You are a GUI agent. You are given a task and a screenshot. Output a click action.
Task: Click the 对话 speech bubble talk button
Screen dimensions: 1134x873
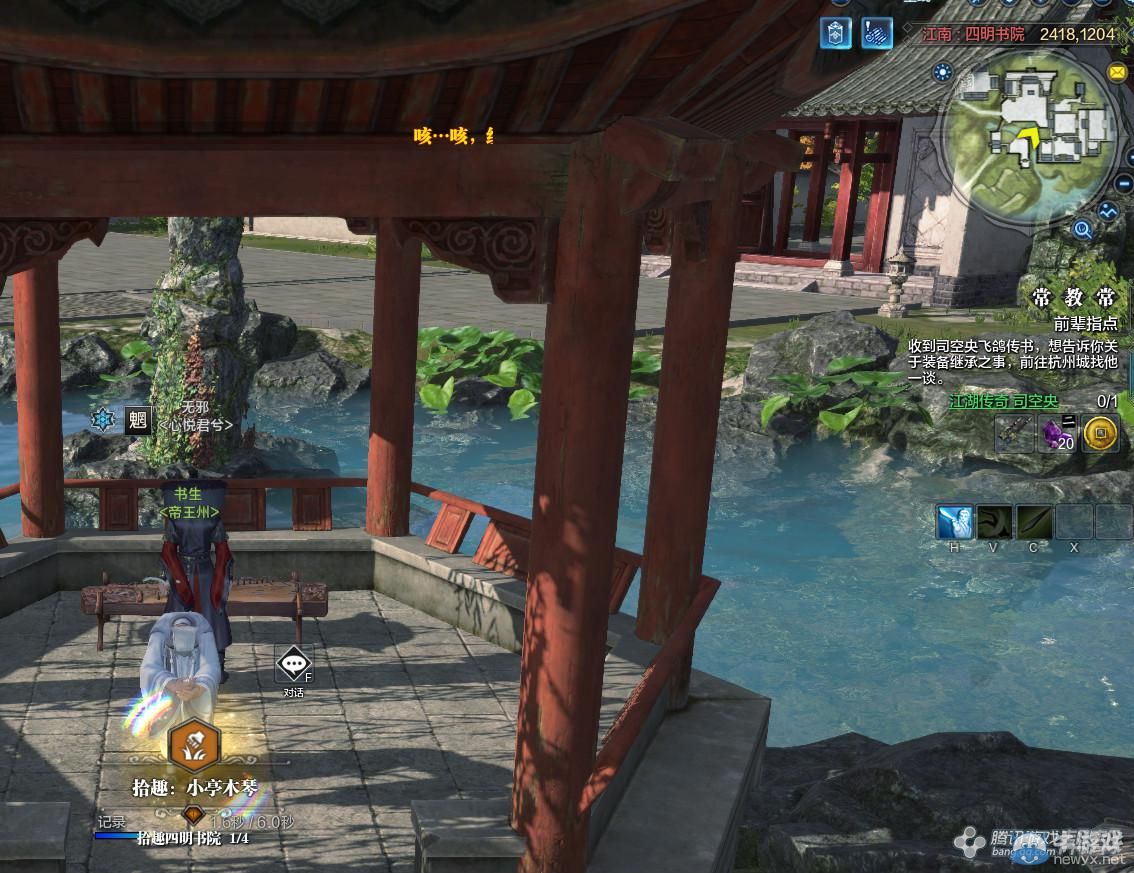coord(293,663)
